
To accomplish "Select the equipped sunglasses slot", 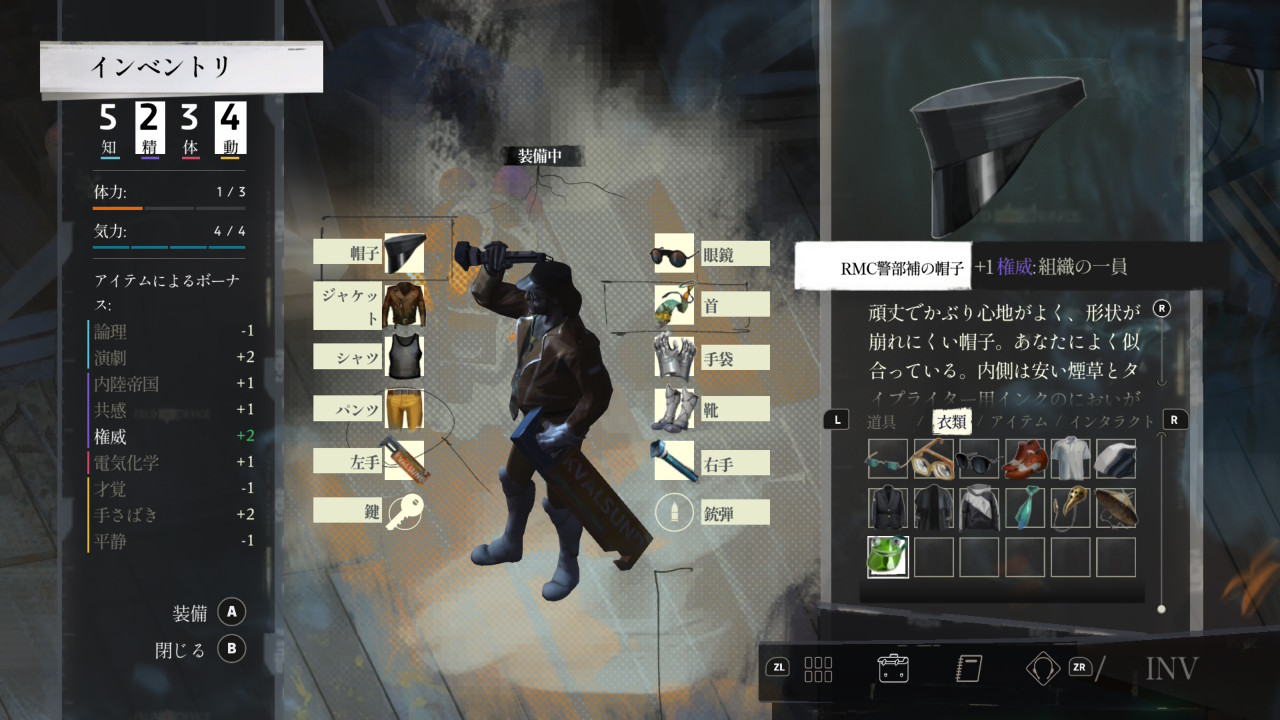I will 674,254.
